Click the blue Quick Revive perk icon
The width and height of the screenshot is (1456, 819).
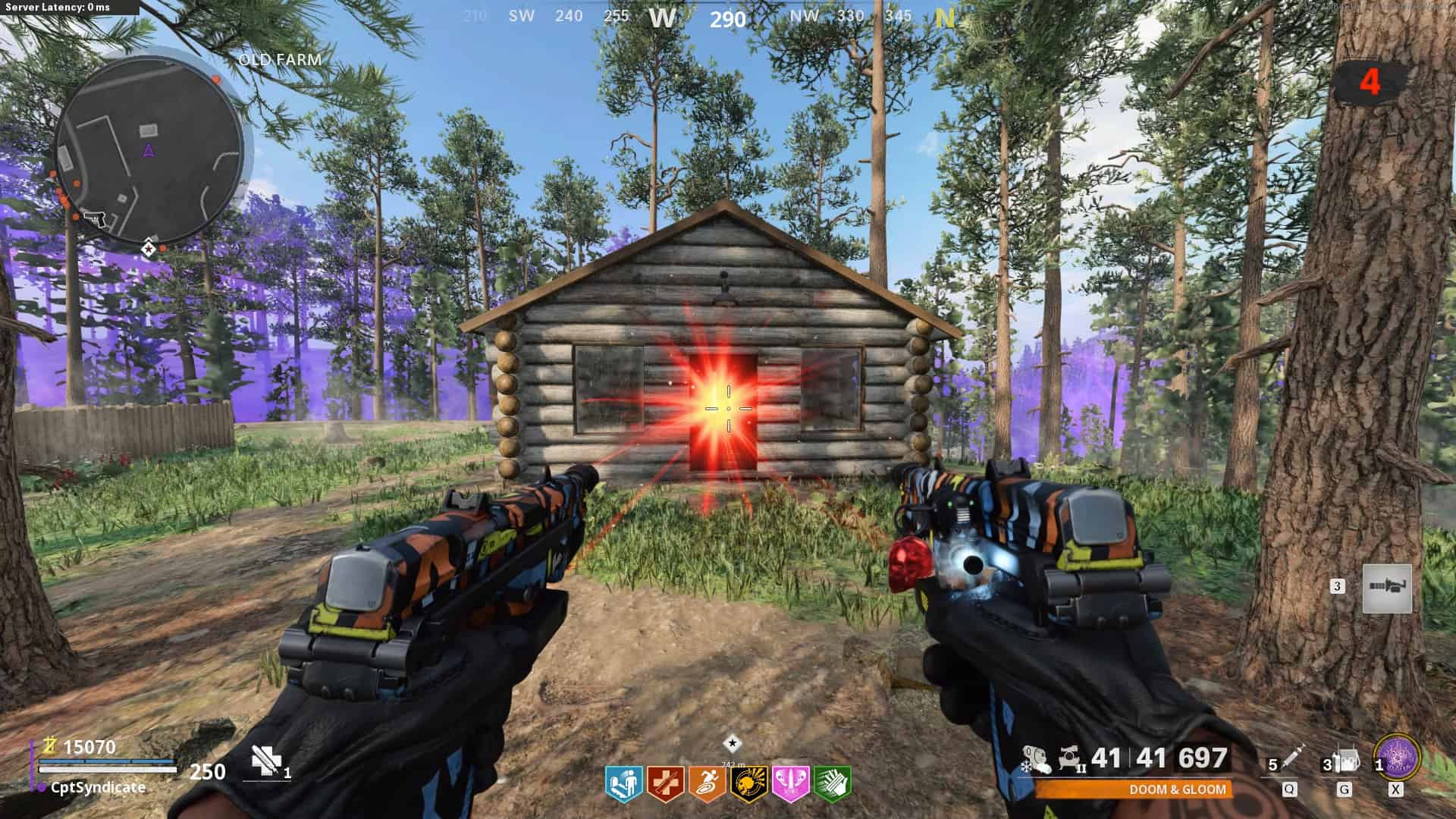click(x=623, y=783)
